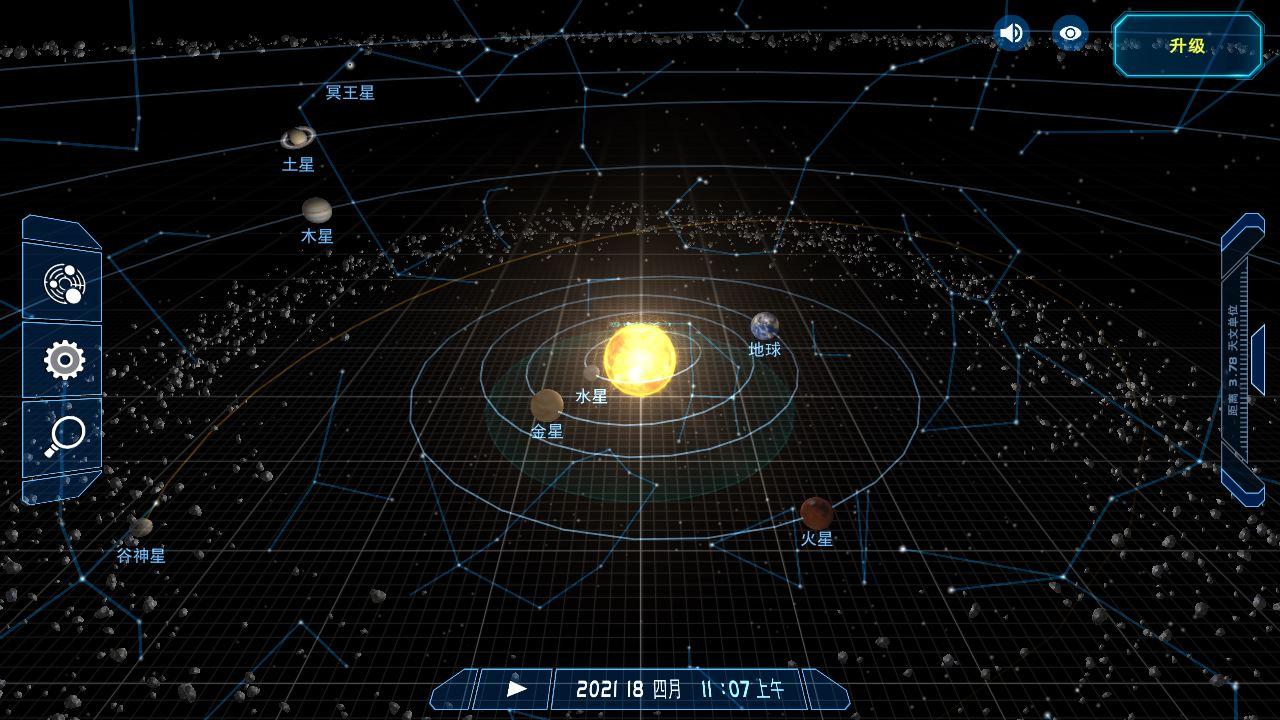Open settings via the gear icon
Image resolution: width=1280 pixels, height=720 pixels.
pyautogui.click(x=62, y=360)
